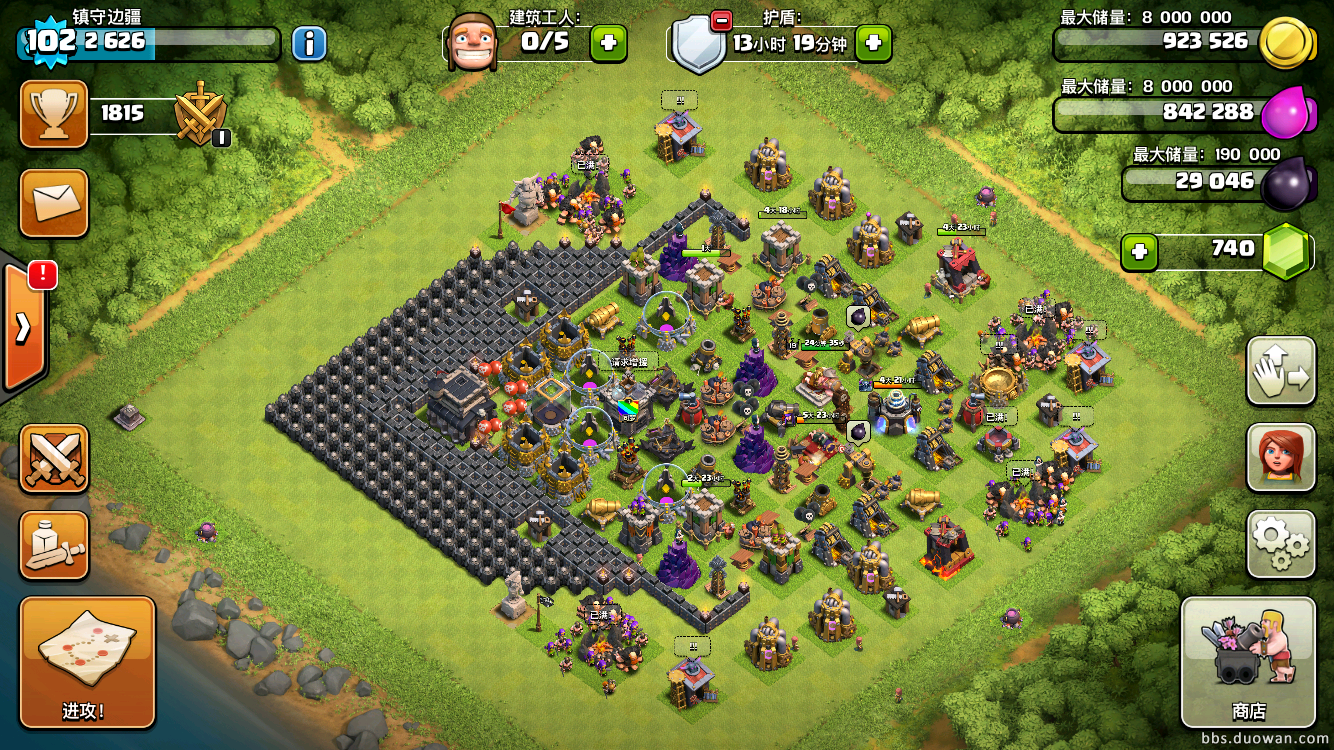This screenshot has height=750, width=1334.
Task: Click the blue info button
Action: click(309, 43)
